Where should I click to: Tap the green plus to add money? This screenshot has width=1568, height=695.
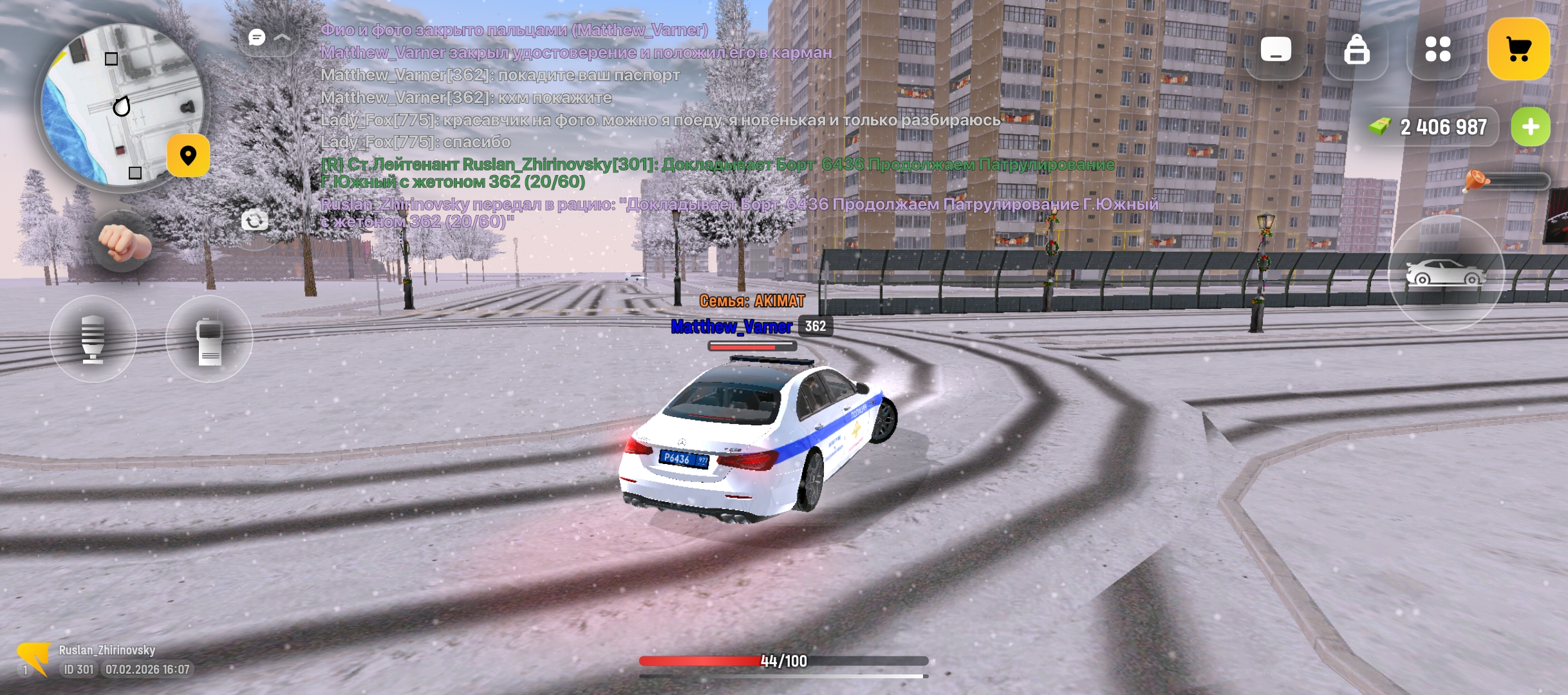(1530, 127)
